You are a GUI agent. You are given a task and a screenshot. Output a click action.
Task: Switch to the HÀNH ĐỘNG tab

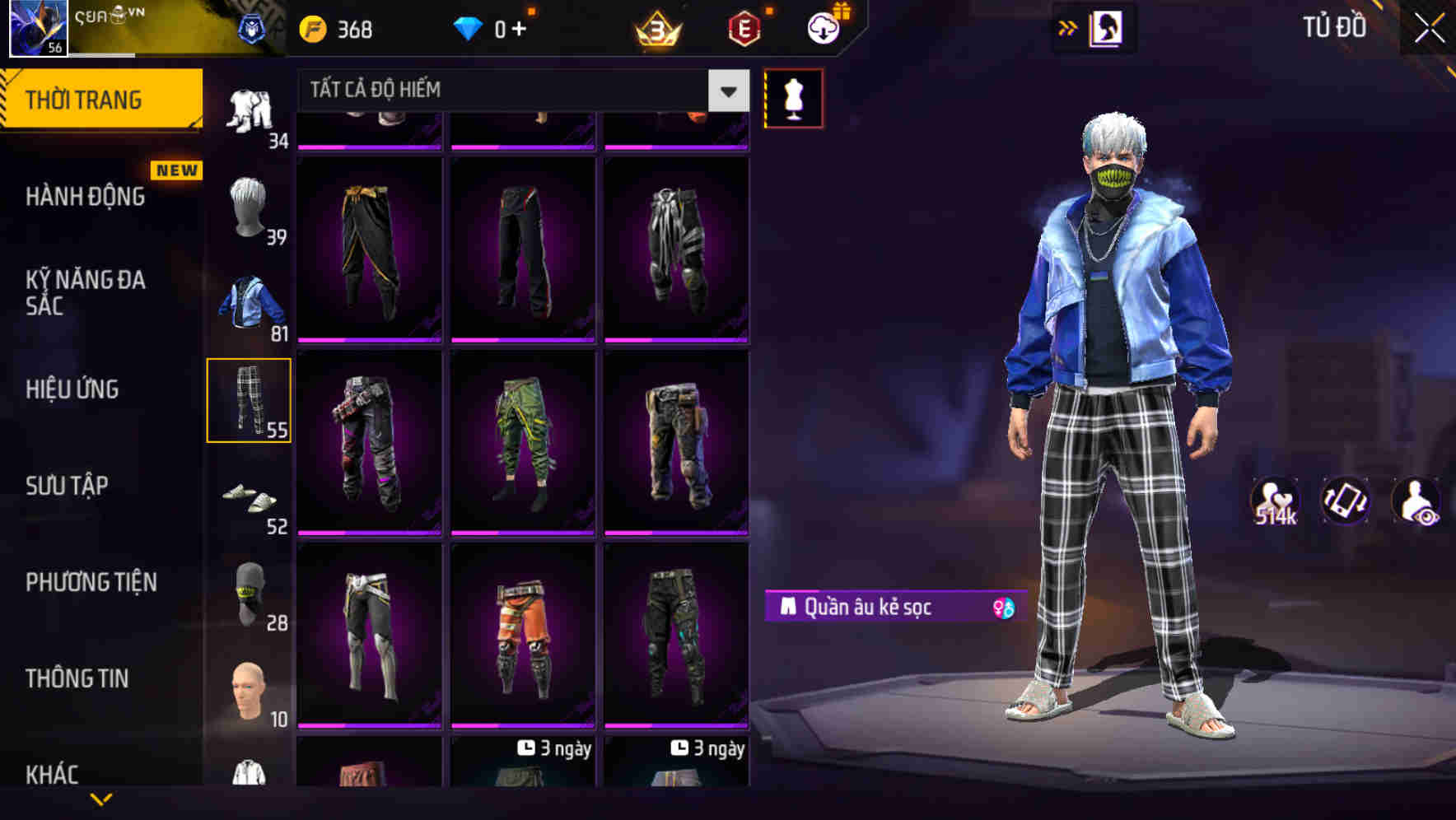(85, 197)
